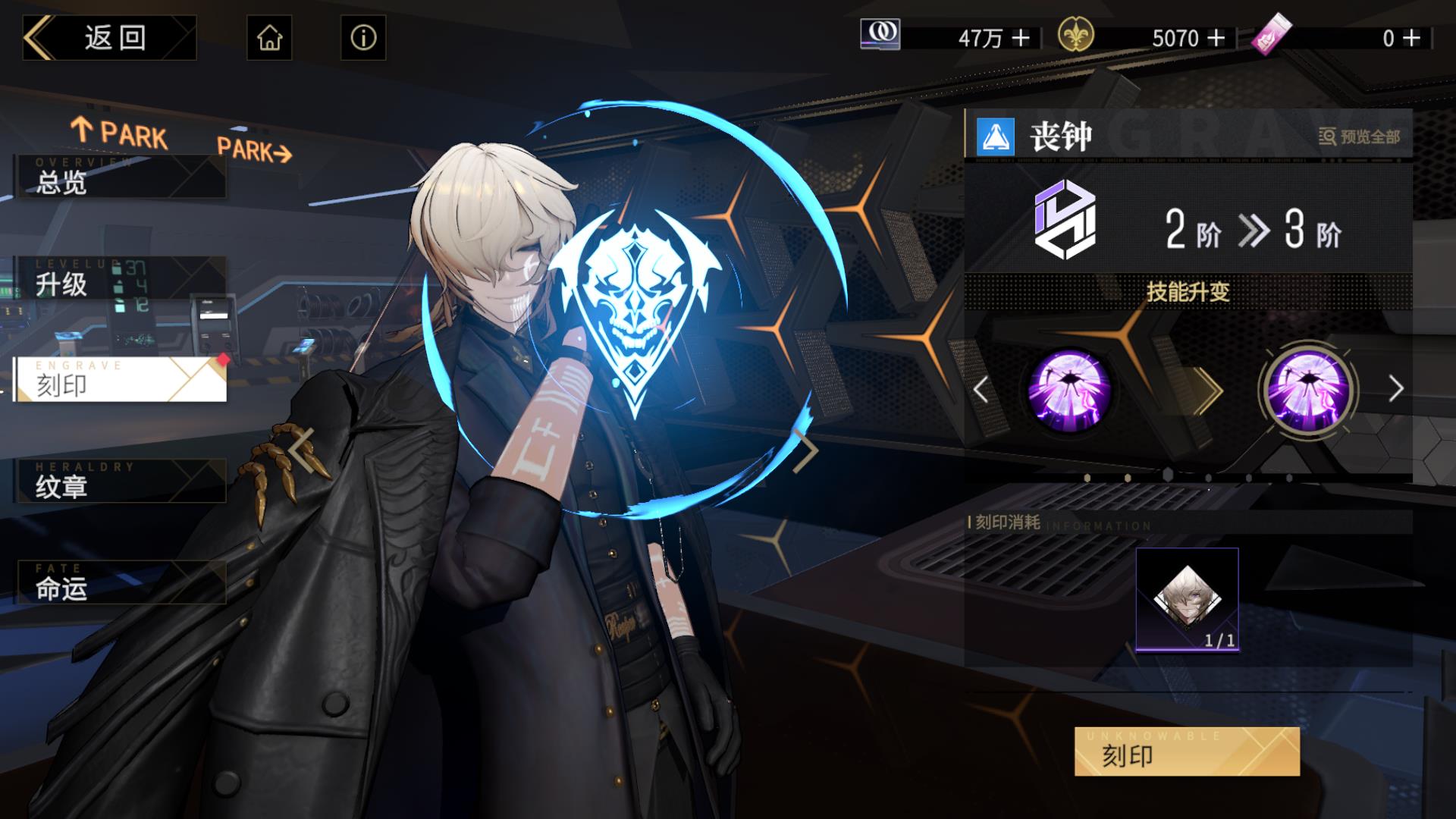Open the home screen icon
1456x819 pixels.
(269, 38)
